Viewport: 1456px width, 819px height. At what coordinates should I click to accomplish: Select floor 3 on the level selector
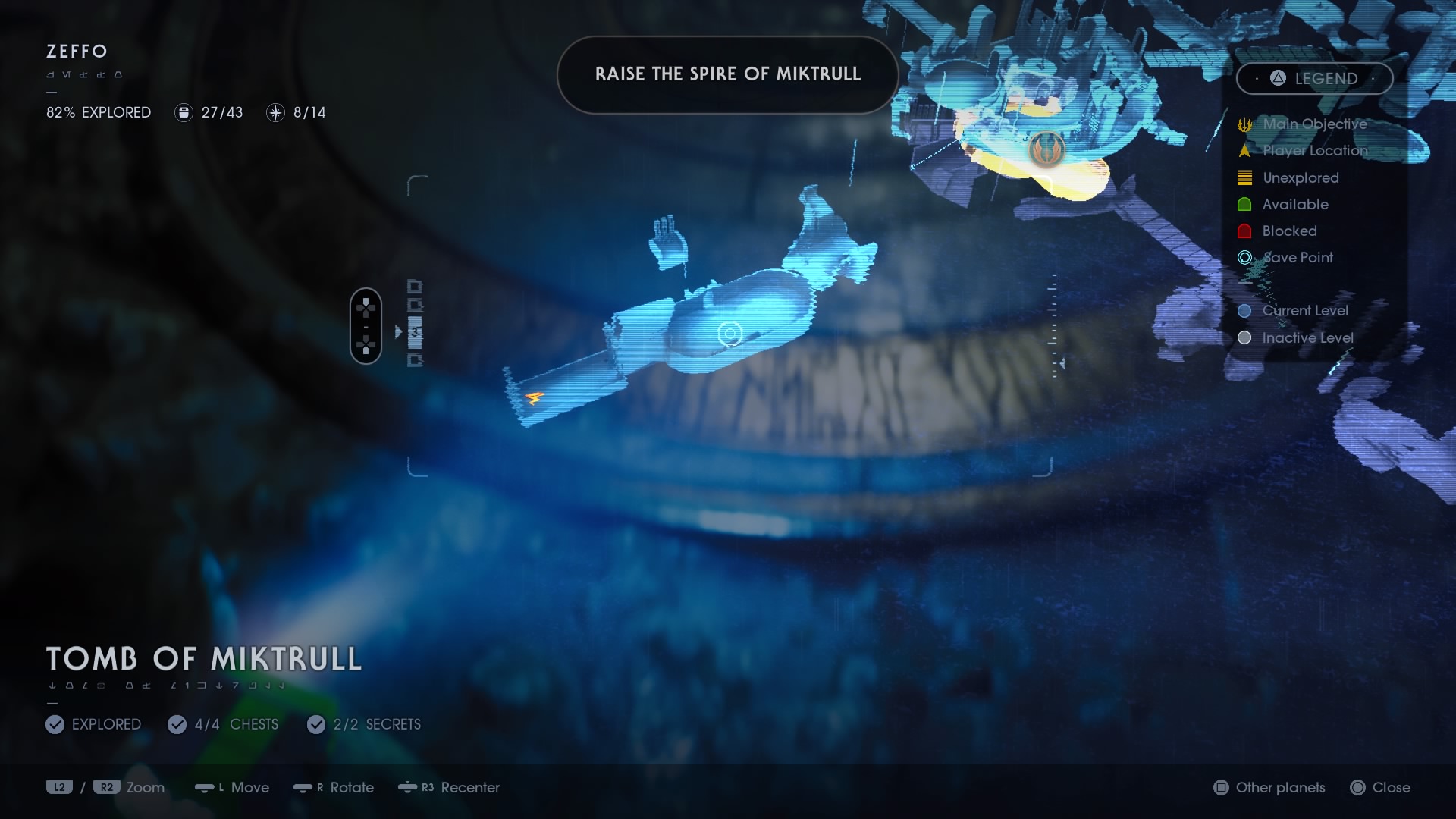pyautogui.click(x=416, y=330)
